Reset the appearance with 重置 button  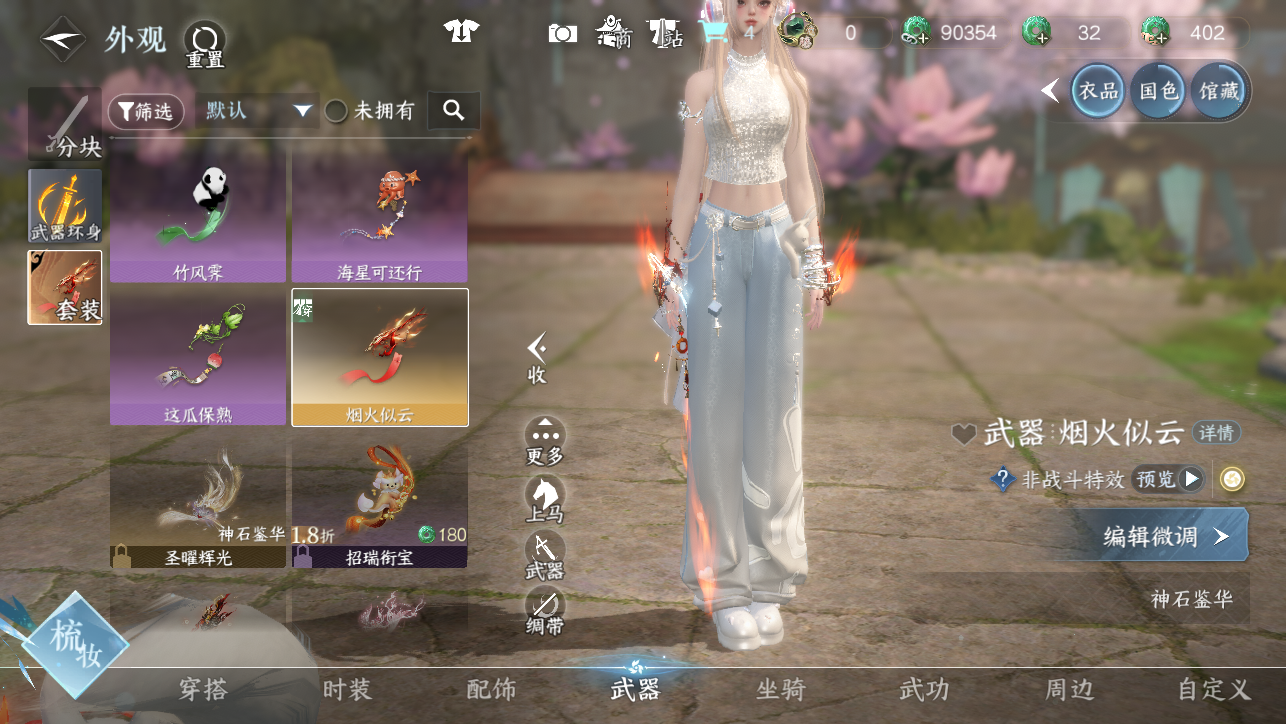pos(204,44)
